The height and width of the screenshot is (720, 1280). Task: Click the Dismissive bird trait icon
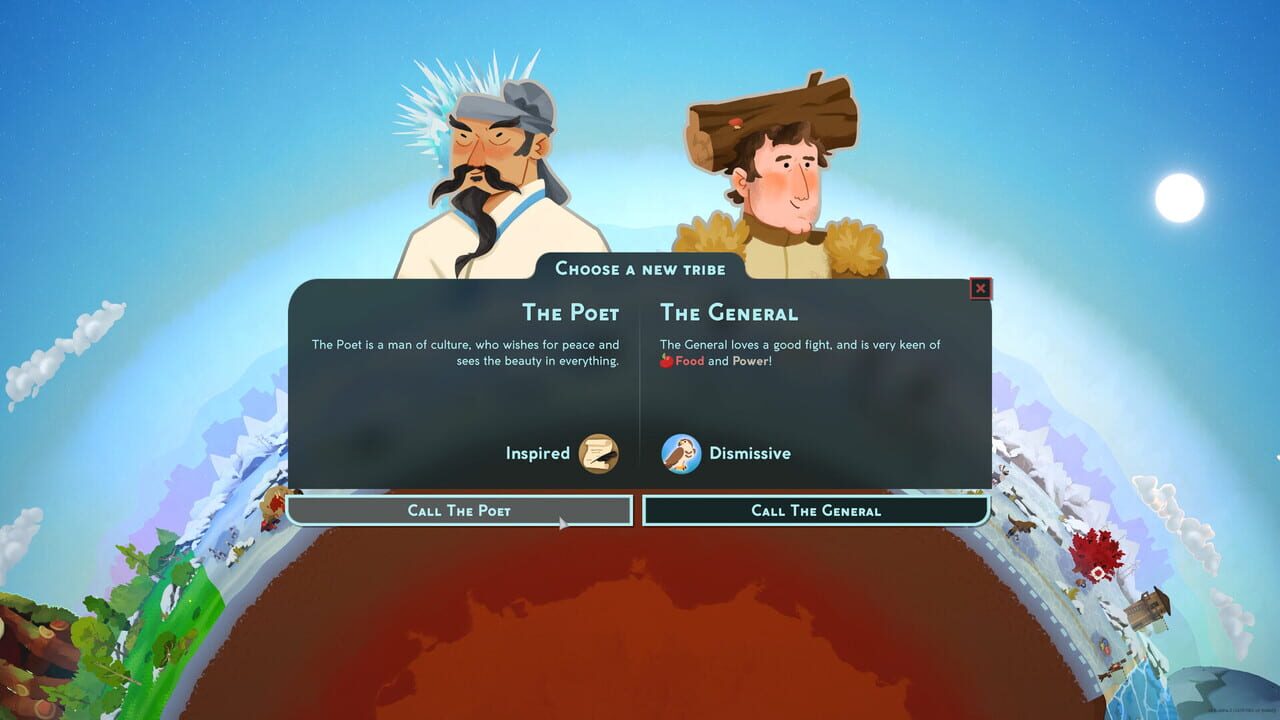tap(681, 454)
